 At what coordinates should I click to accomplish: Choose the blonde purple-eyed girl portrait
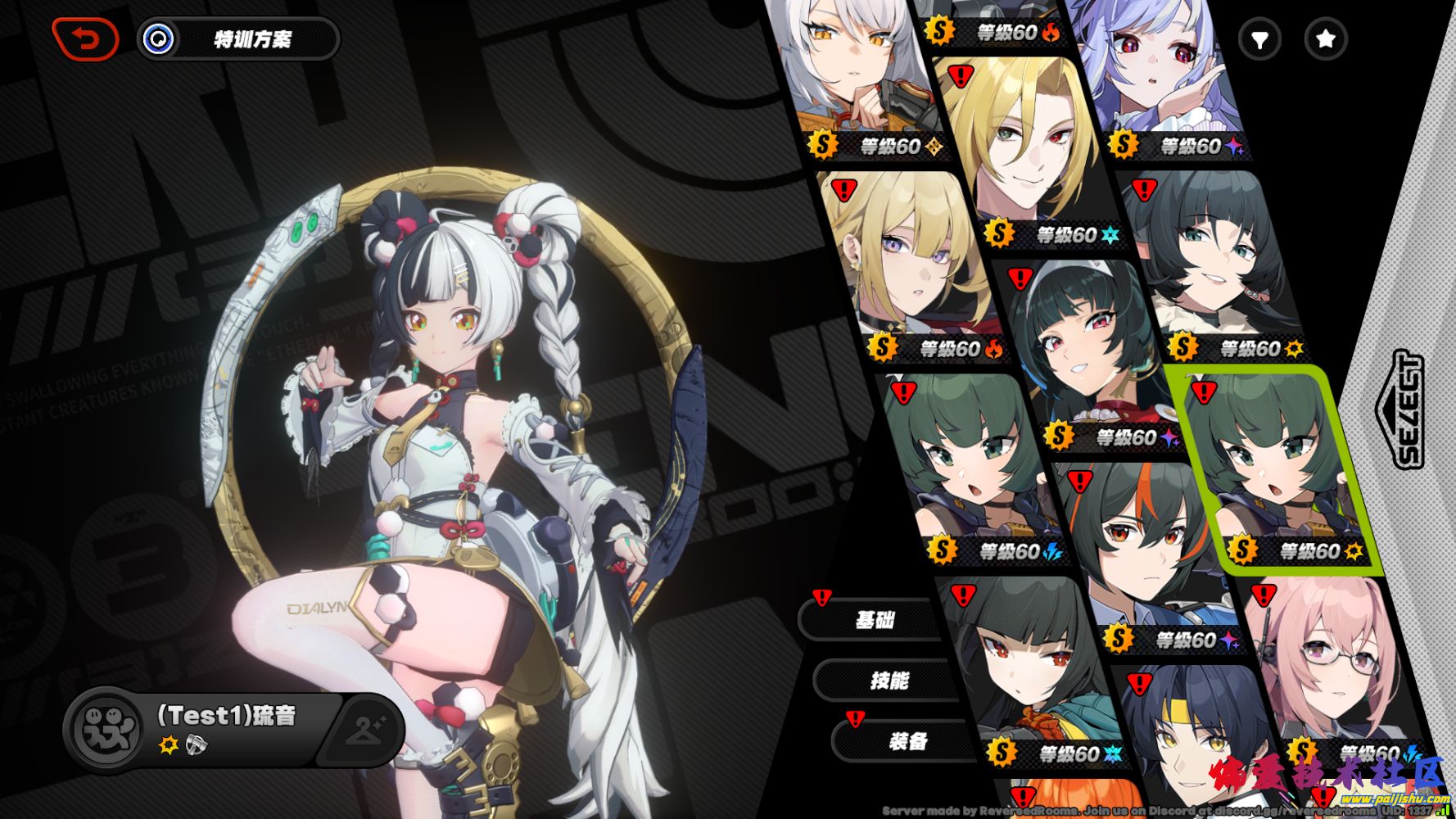click(x=909, y=262)
